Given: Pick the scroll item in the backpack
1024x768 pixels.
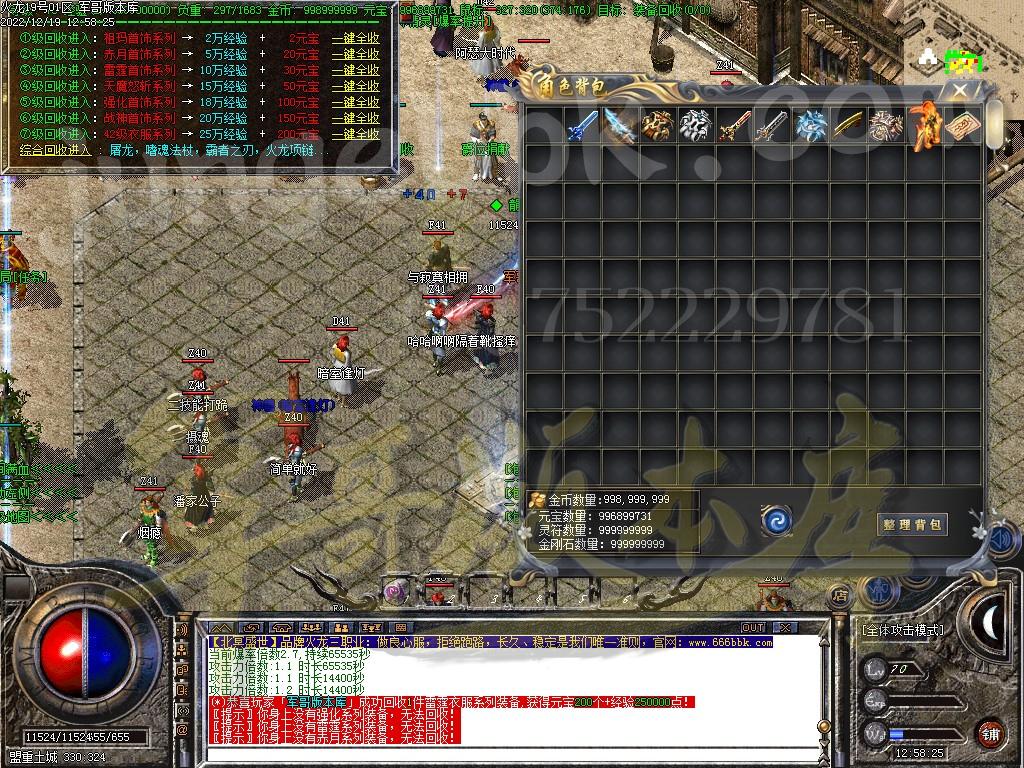Looking at the screenshot, I should tap(962, 126).
